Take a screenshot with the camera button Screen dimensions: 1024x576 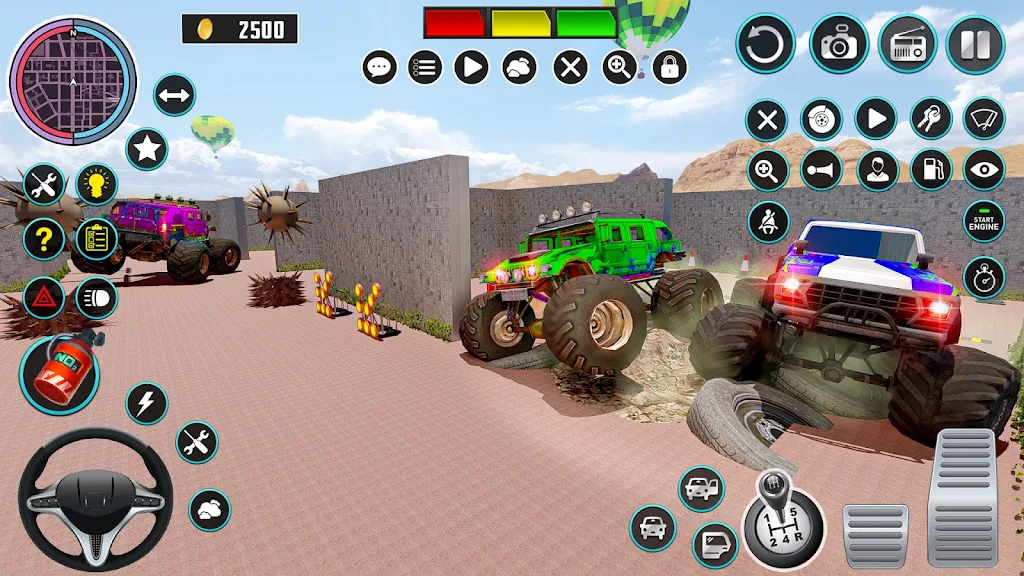coord(838,43)
